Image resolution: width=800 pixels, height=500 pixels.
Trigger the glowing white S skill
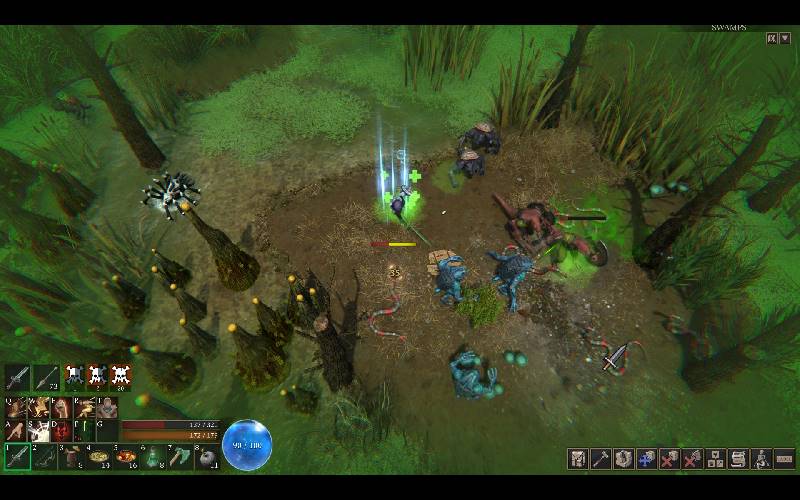pos(38,431)
